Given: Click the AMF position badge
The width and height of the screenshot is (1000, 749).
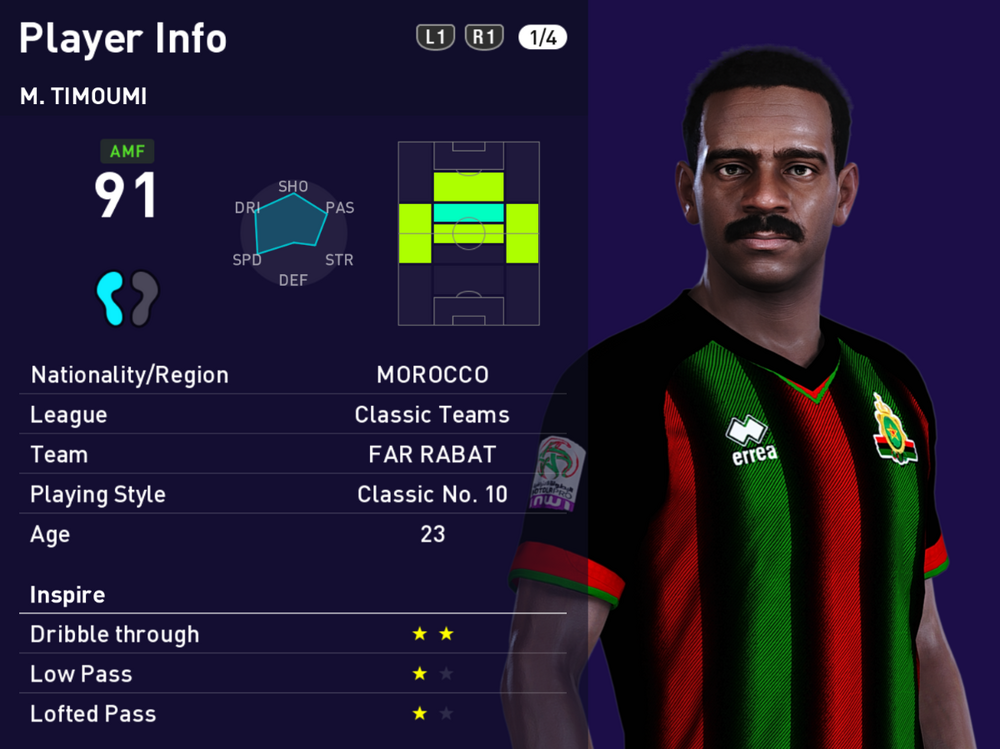Looking at the screenshot, I should (127, 152).
